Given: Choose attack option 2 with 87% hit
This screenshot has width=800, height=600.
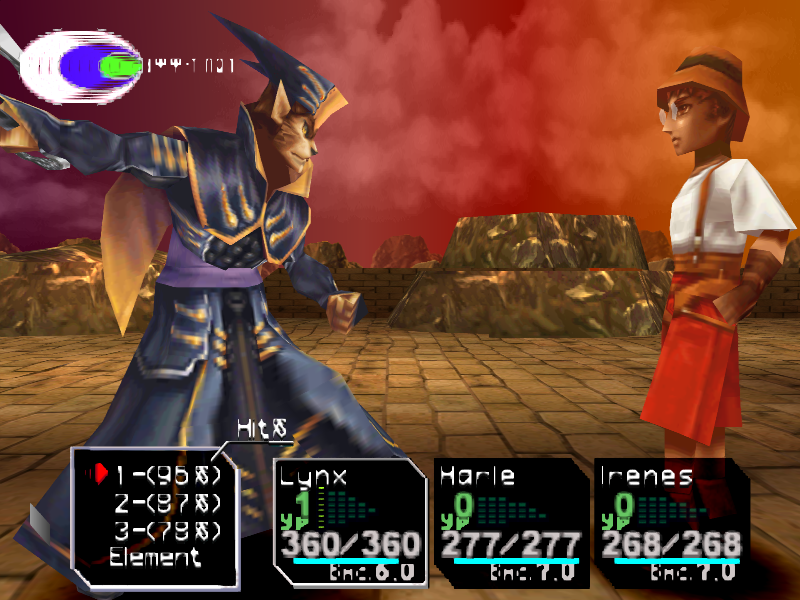Looking at the screenshot, I should pos(166,502).
